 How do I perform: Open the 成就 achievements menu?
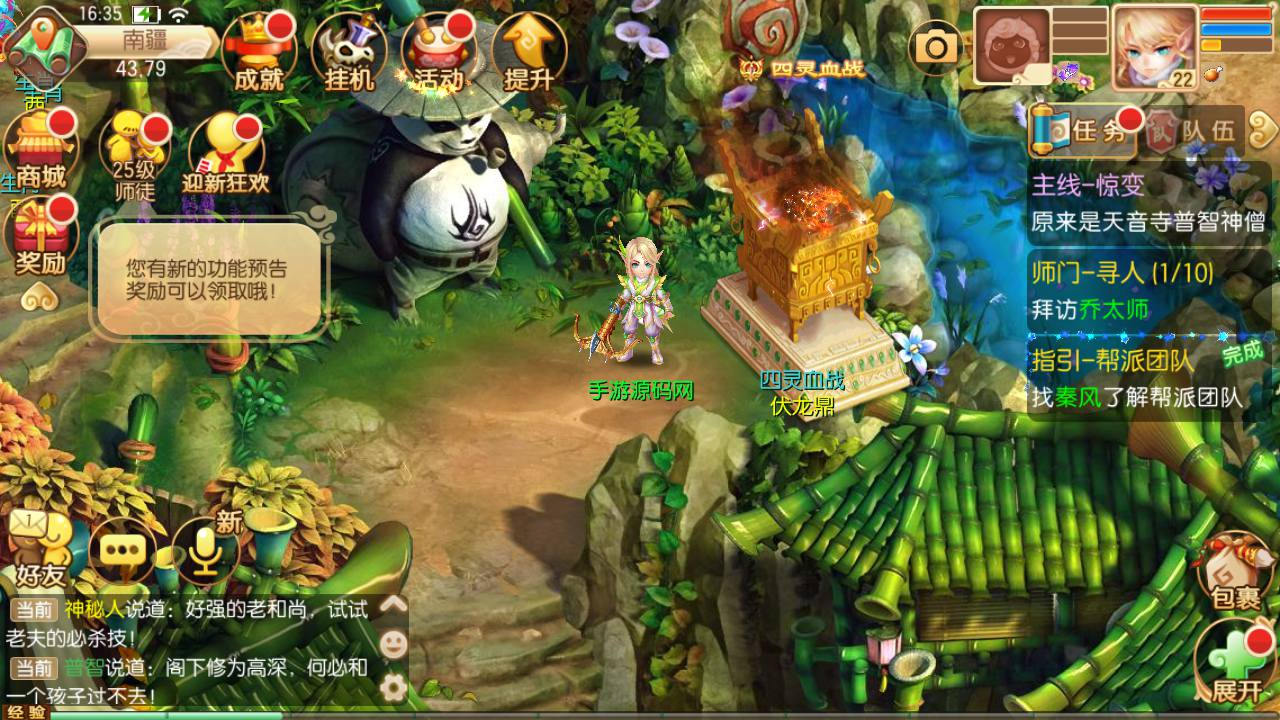point(258,52)
